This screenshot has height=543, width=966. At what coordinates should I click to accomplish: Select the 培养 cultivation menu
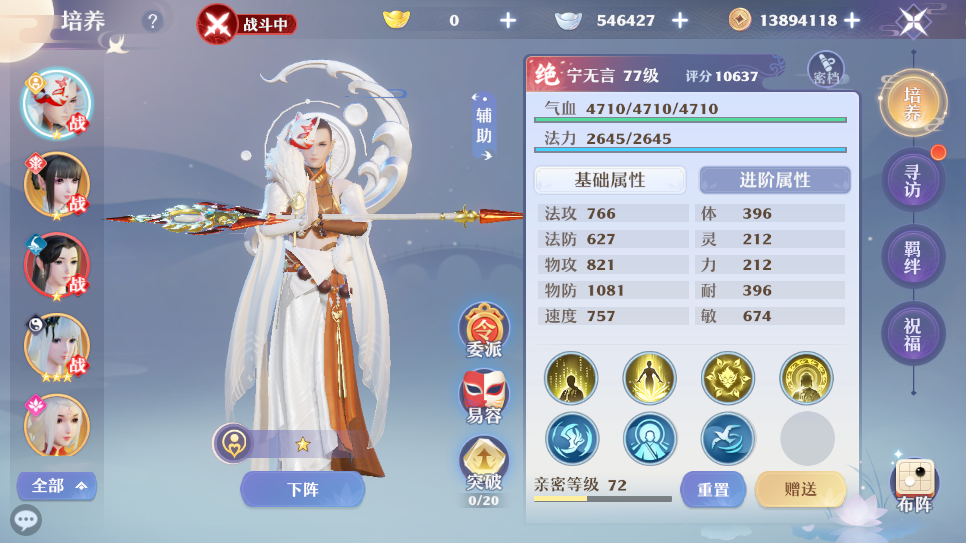tap(912, 103)
